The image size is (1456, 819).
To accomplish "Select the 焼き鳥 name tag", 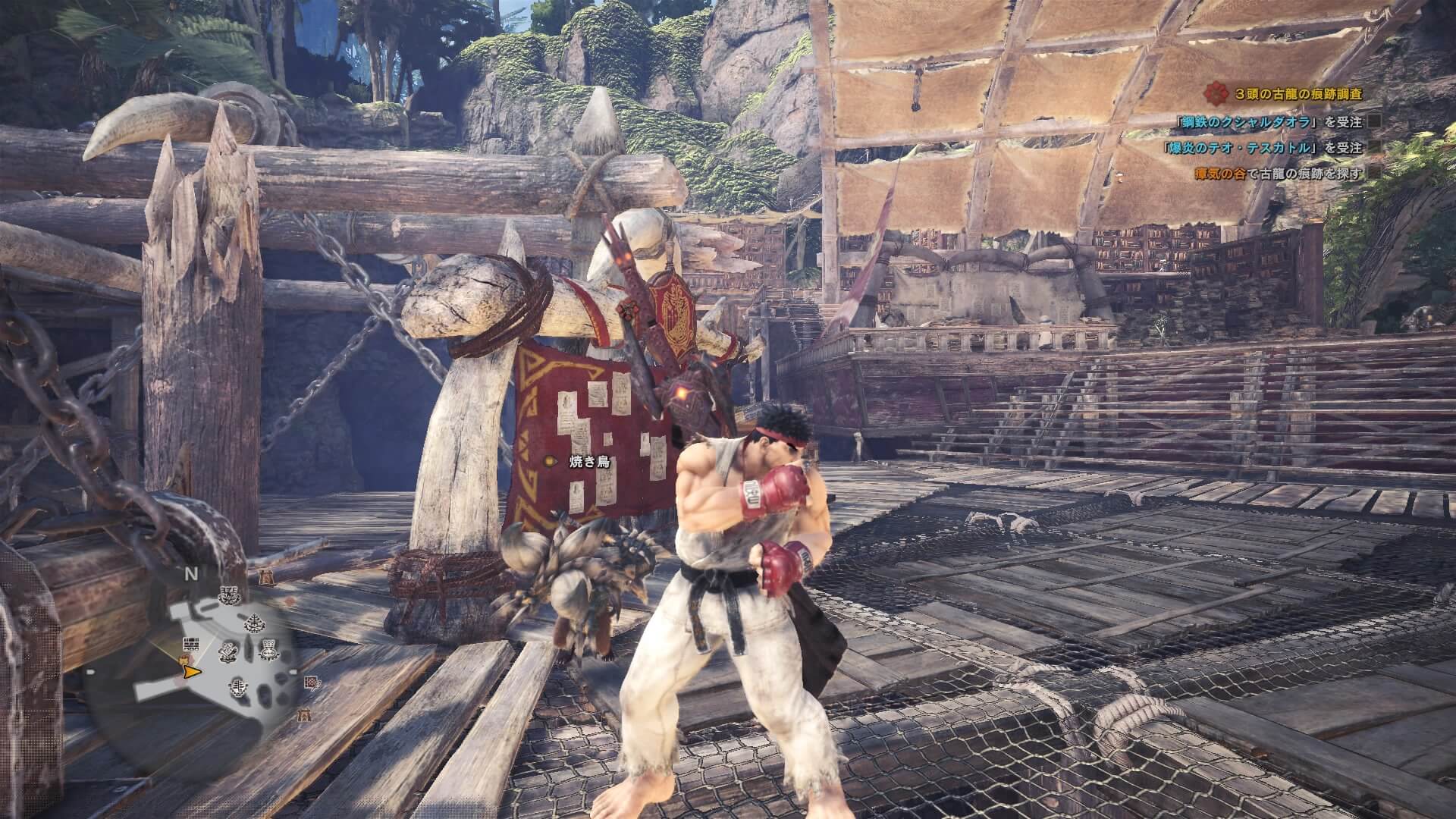I will click(x=590, y=462).
